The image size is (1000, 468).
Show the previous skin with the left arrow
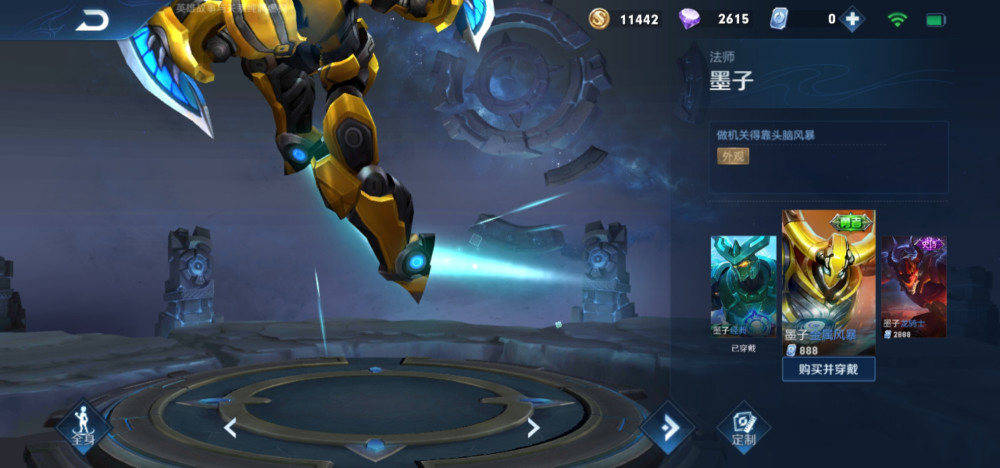pyautogui.click(x=230, y=428)
